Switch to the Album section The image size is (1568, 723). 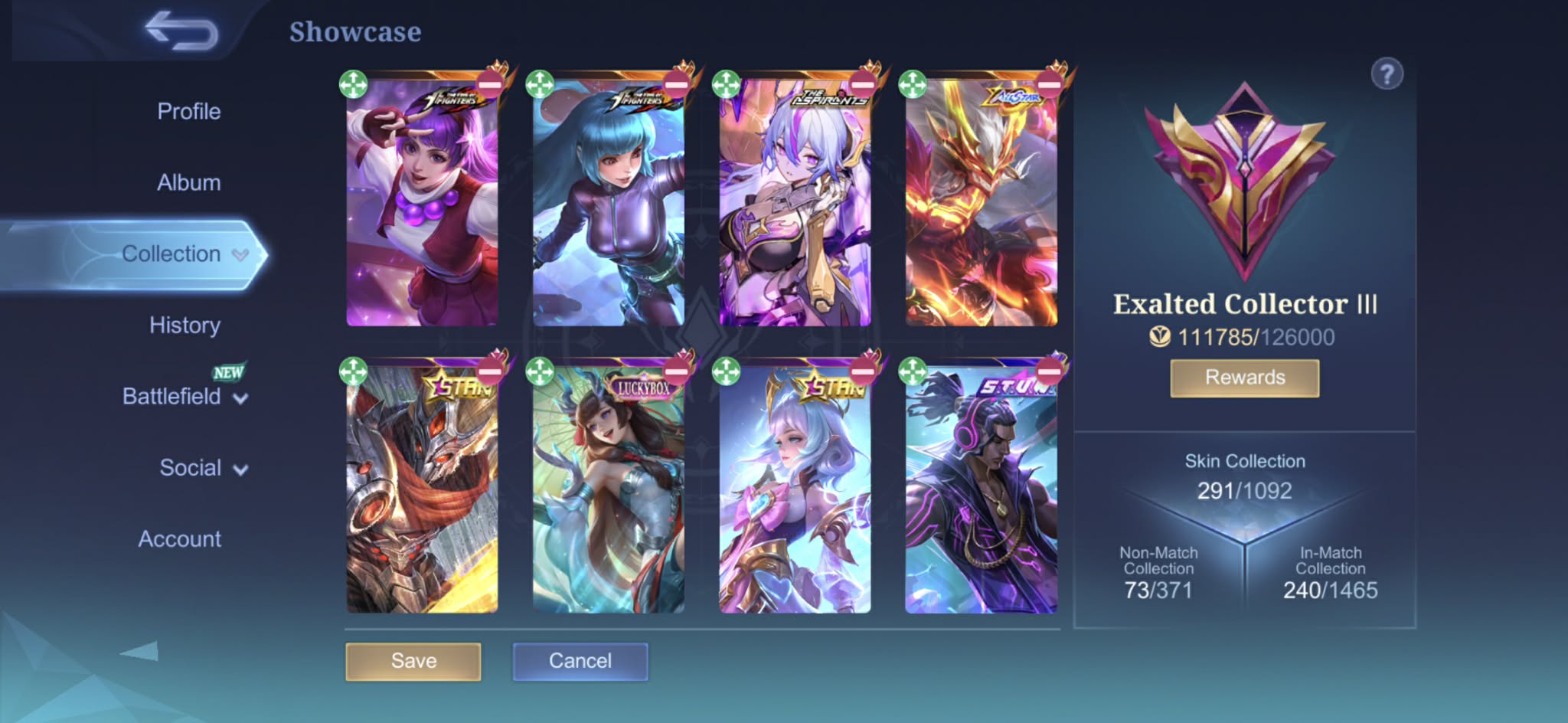pos(188,183)
